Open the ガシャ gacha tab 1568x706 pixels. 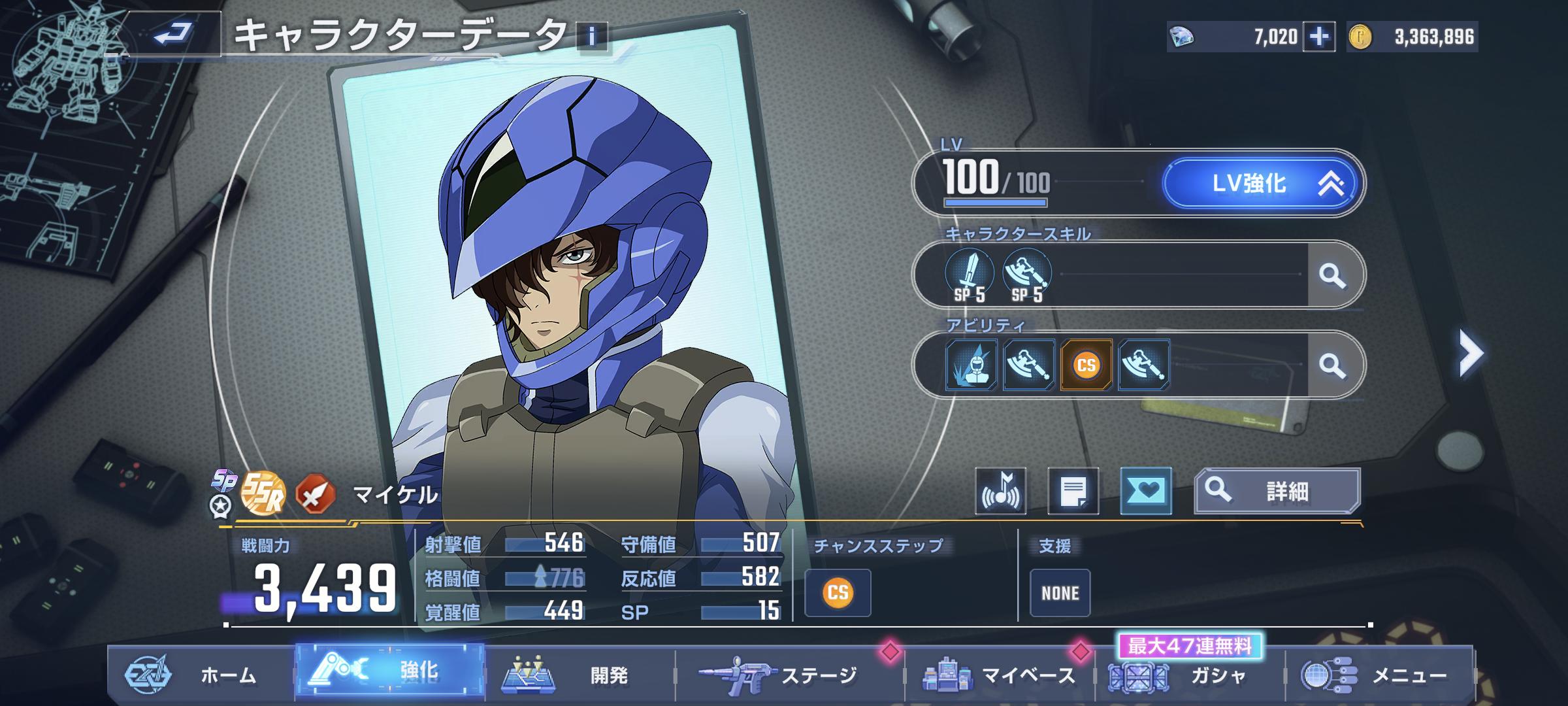click(1189, 675)
